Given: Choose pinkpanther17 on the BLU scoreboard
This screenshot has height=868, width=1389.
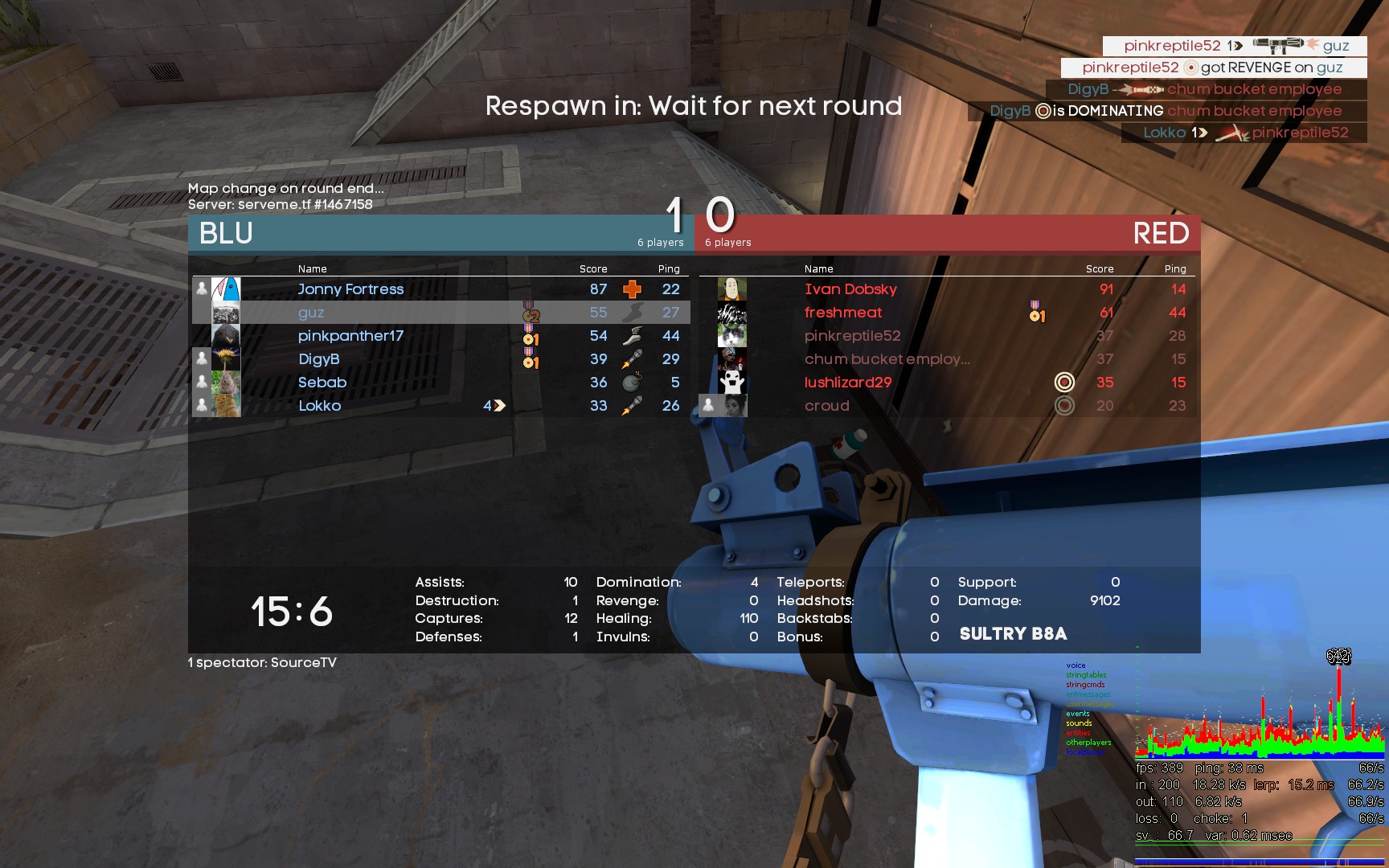Looking at the screenshot, I should point(350,336).
